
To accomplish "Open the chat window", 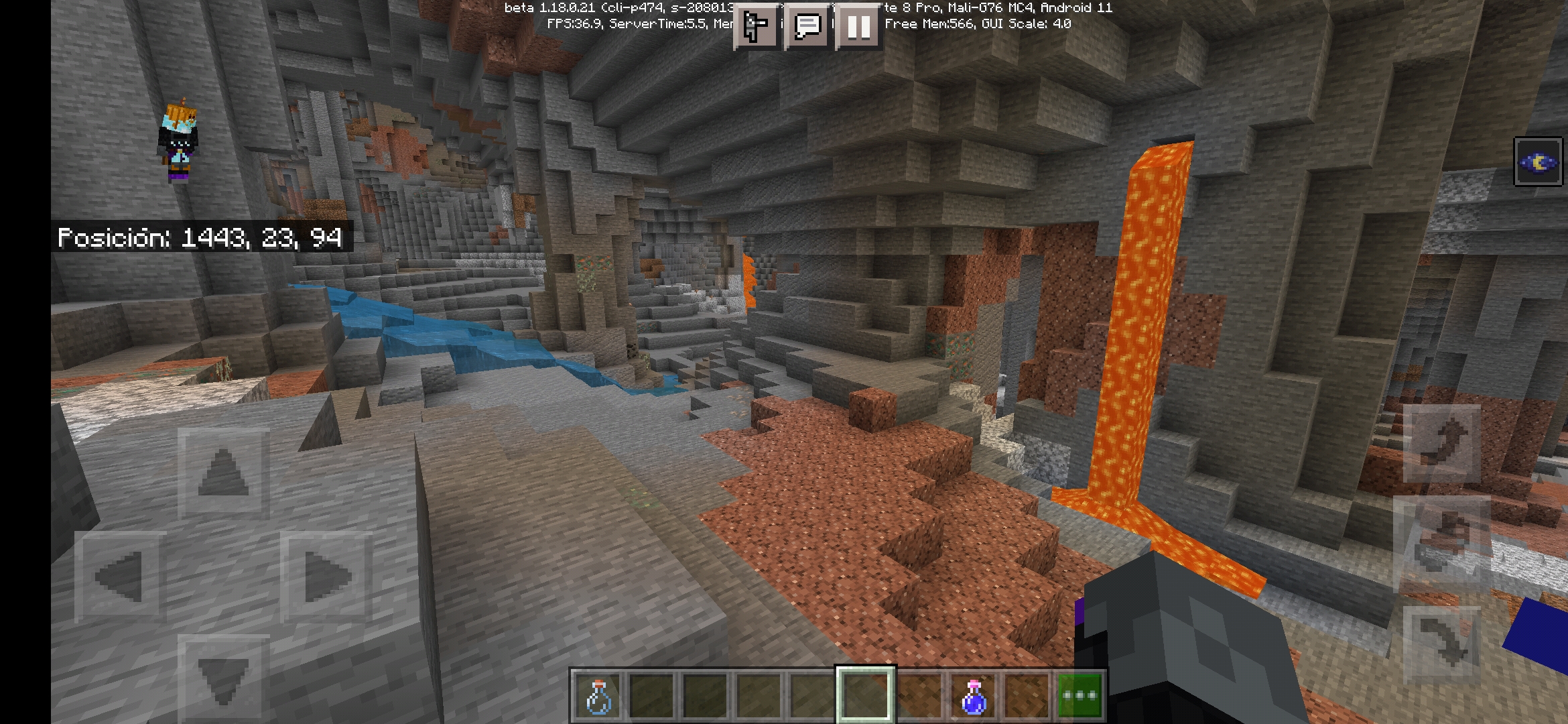I will click(x=807, y=27).
